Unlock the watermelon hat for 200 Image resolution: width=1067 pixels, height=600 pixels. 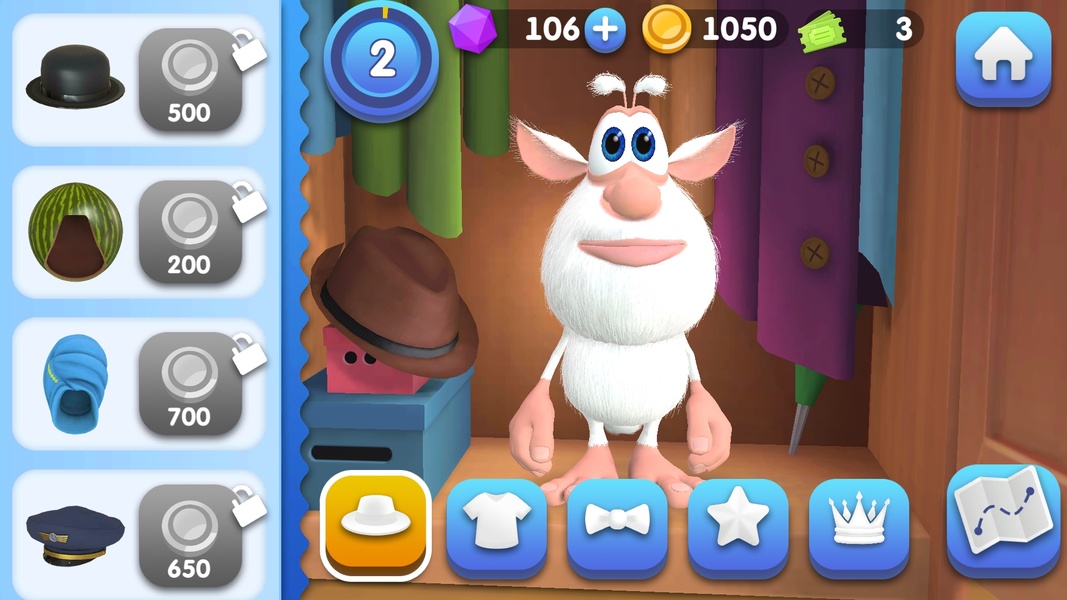[190, 232]
